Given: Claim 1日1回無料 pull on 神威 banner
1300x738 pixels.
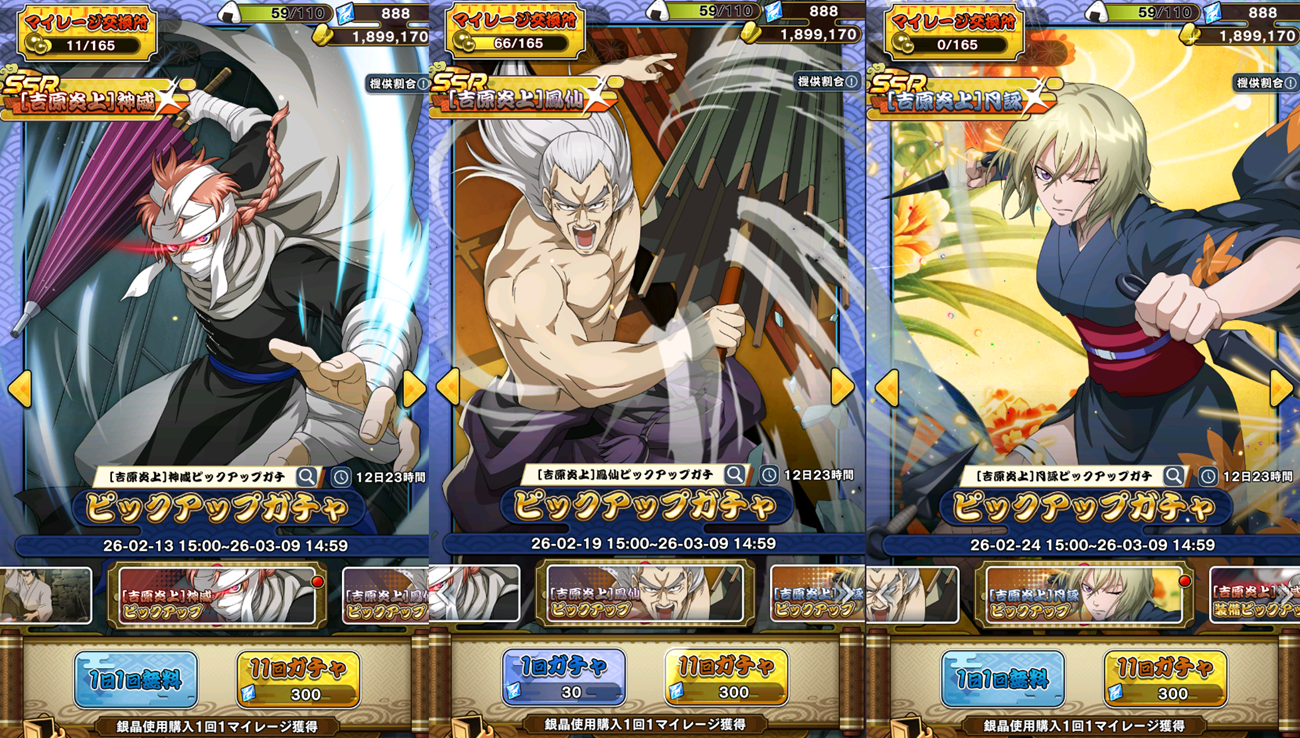Looking at the screenshot, I should (x=136, y=679).
